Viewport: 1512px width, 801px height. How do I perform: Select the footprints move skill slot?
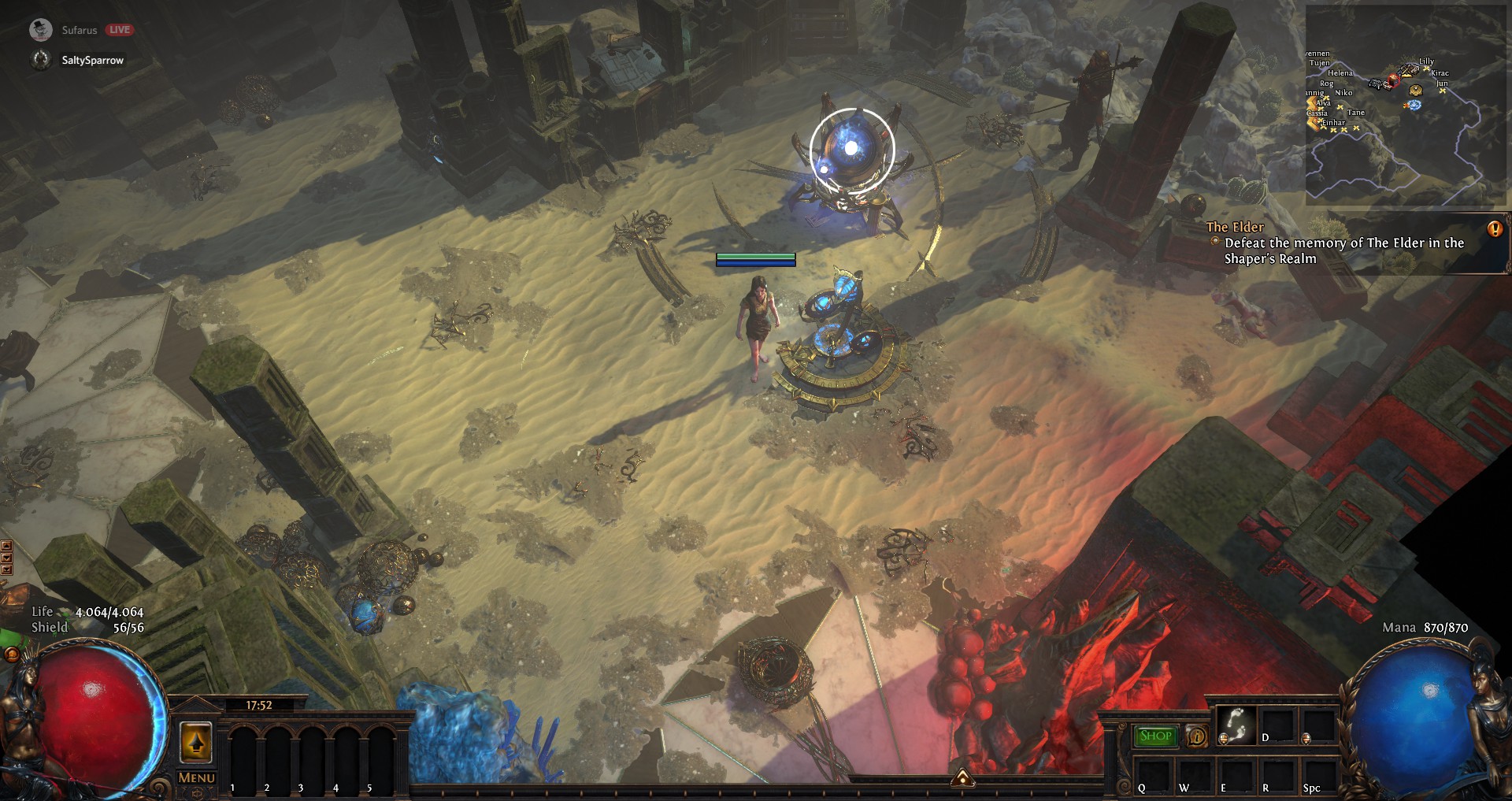pos(1236,725)
